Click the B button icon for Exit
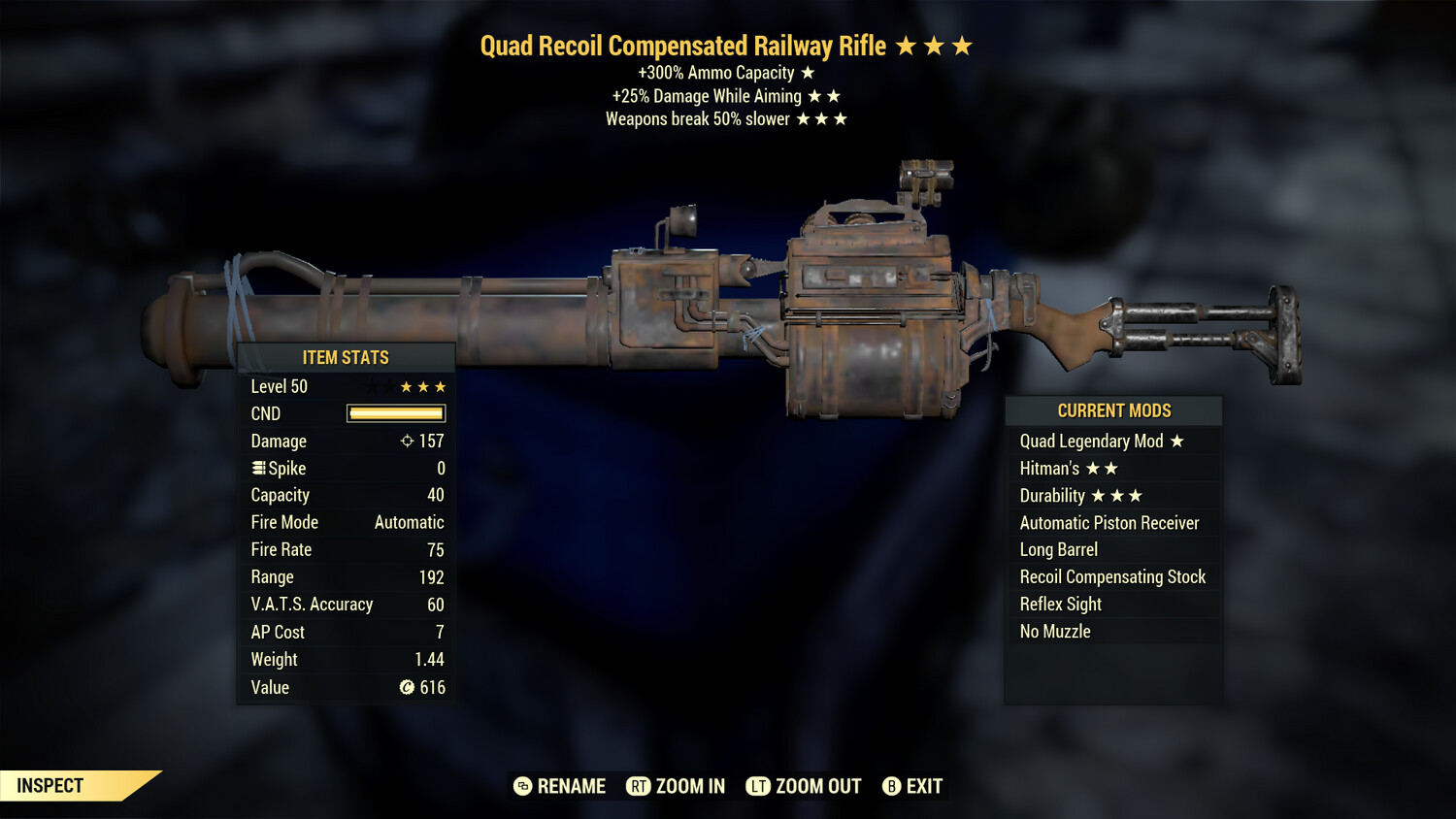This screenshot has height=819, width=1456. click(x=891, y=786)
